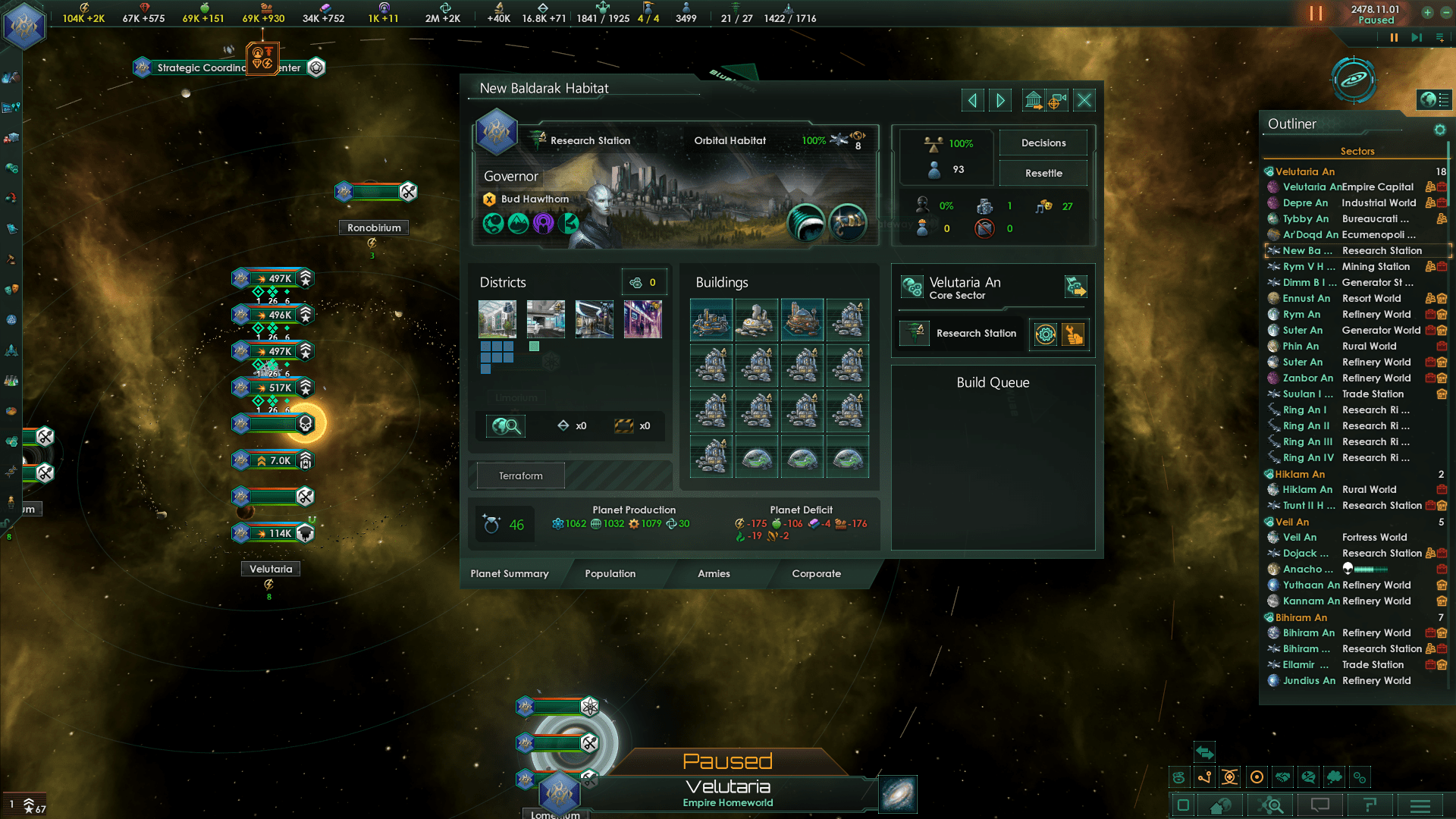Open the Diplomacy map mode

[1282, 777]
